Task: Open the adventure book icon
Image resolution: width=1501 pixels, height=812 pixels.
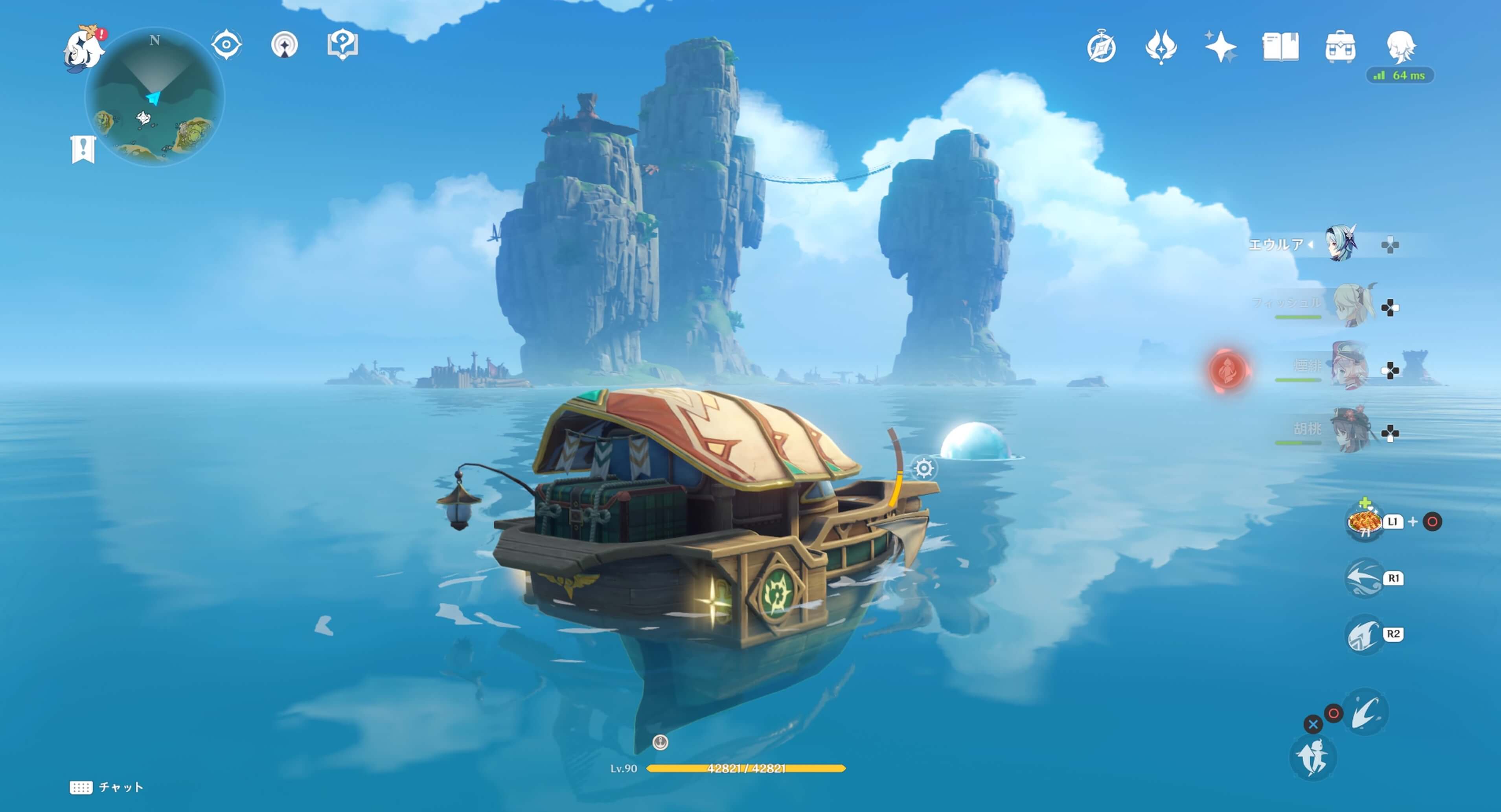Action: tap(1280, 47)
